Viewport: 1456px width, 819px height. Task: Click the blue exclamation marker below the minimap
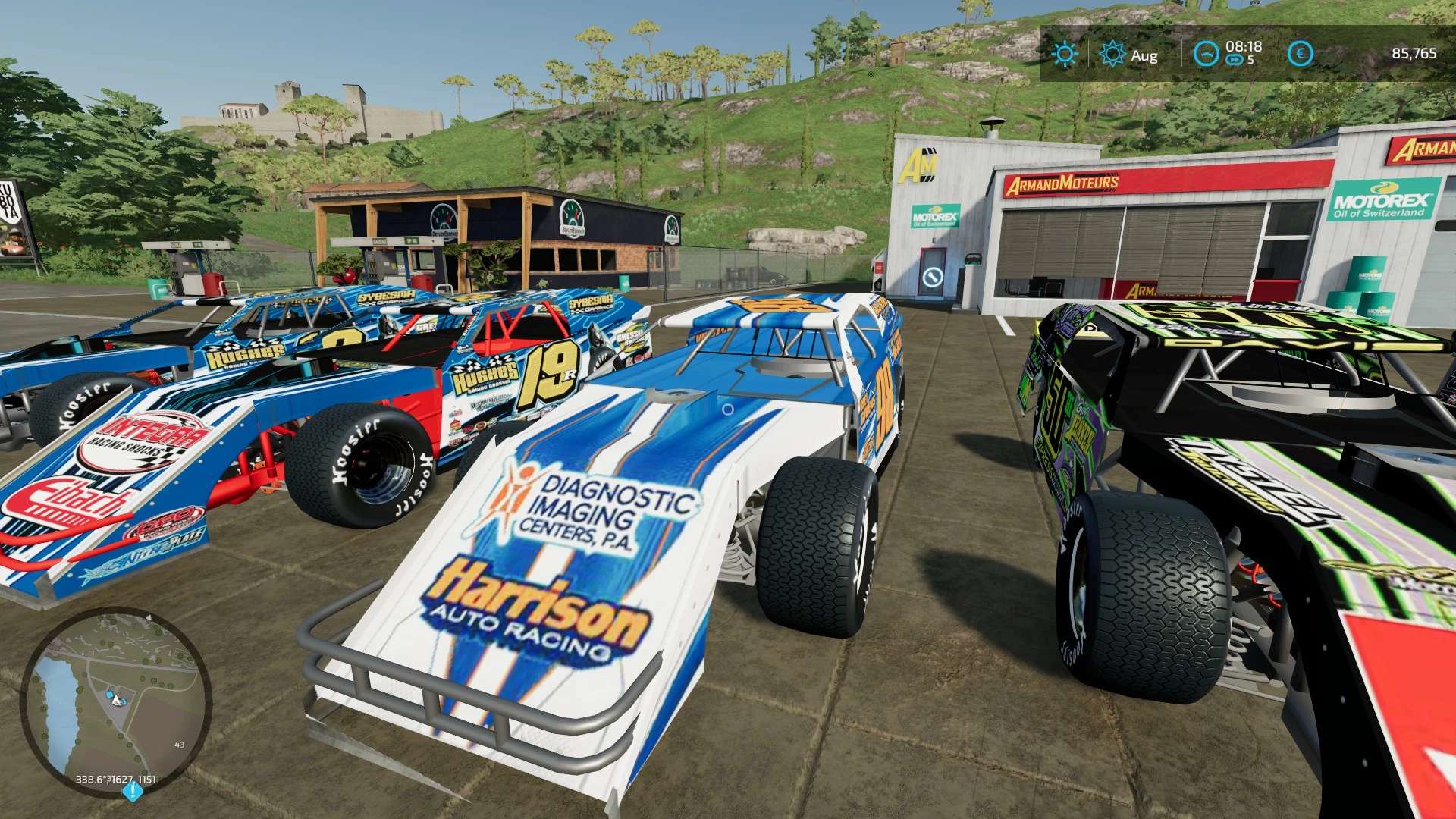(x=132, y=791)
